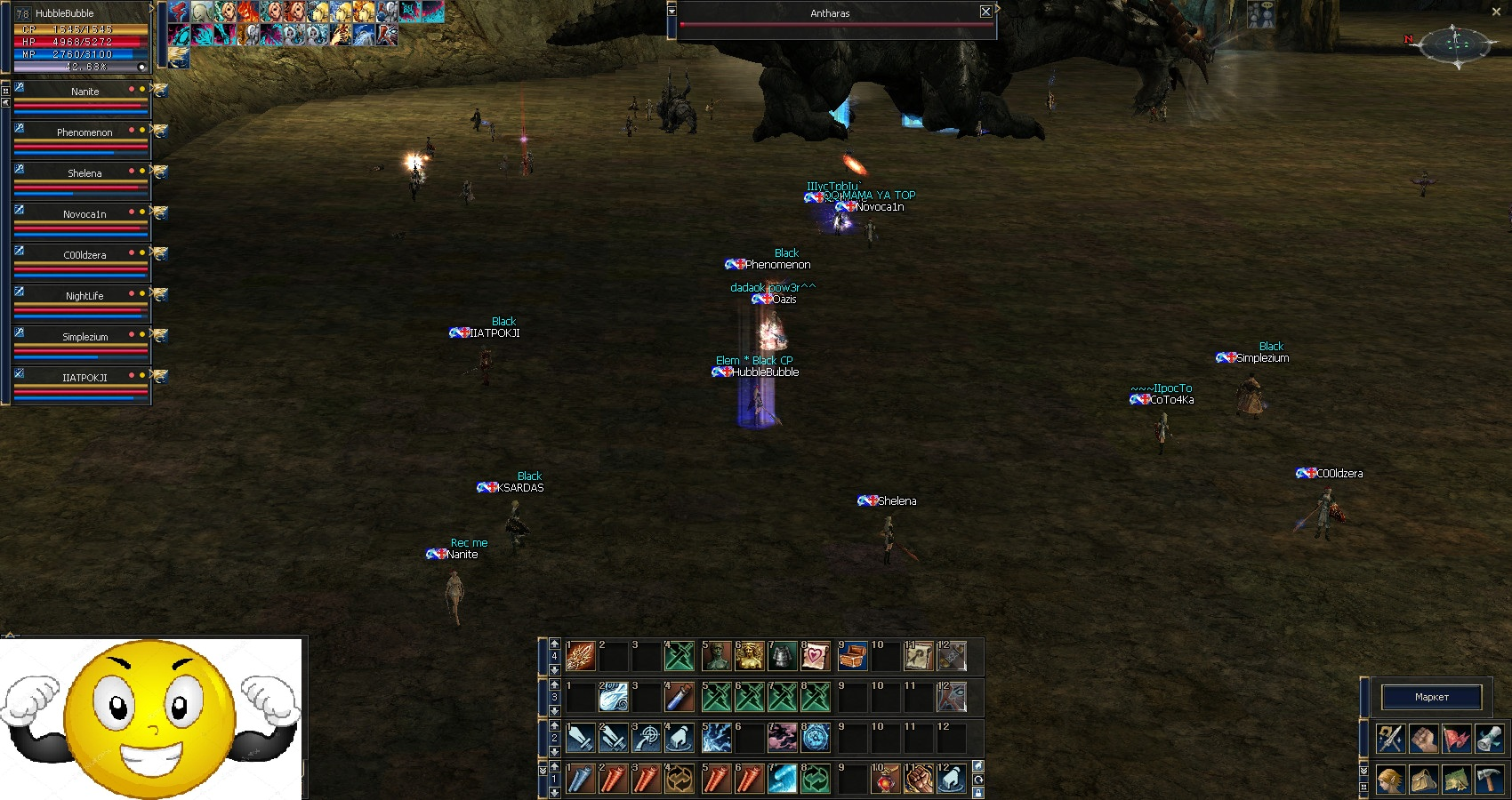Select party member Phenomenon

point(84,132)
